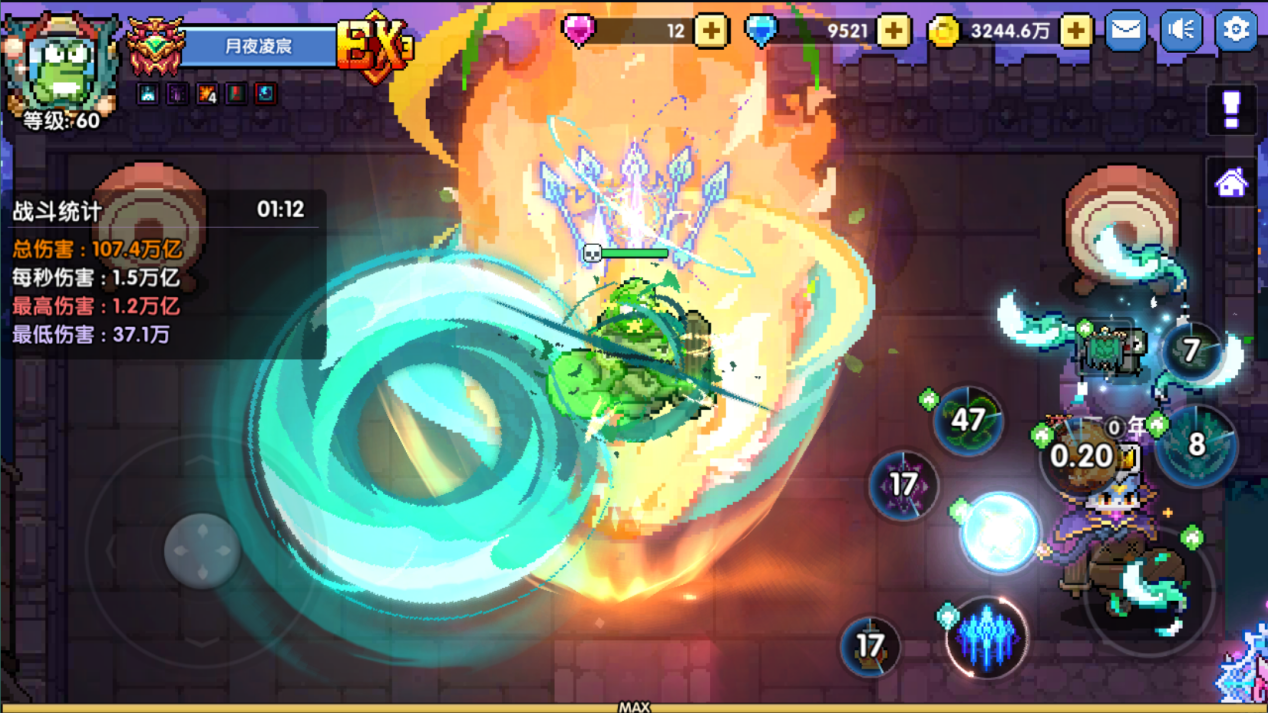Cast the skill with 8 cooldown
The width and height of the screenshot is (1268, 713).
1196,445
